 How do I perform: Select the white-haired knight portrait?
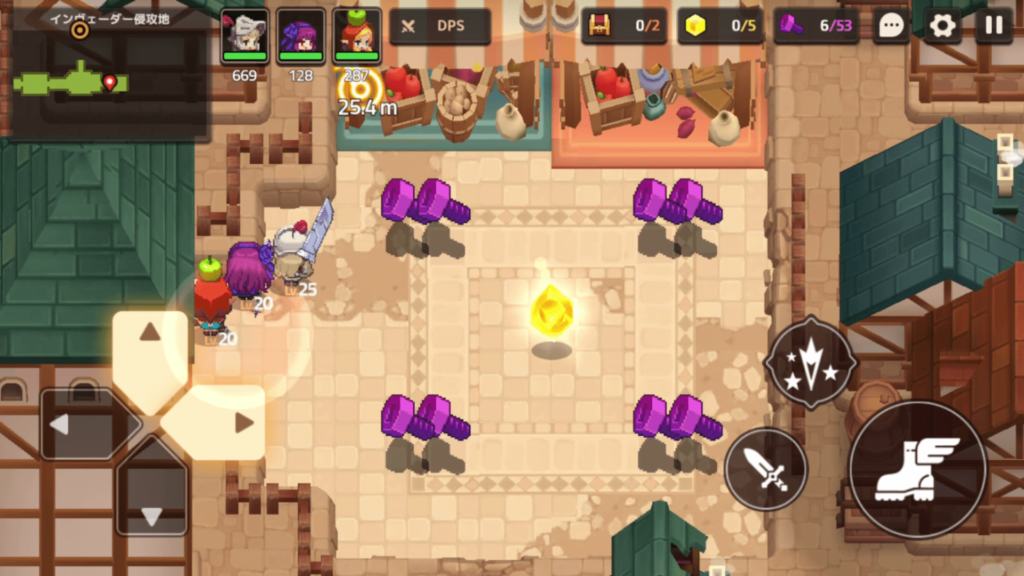244,35
